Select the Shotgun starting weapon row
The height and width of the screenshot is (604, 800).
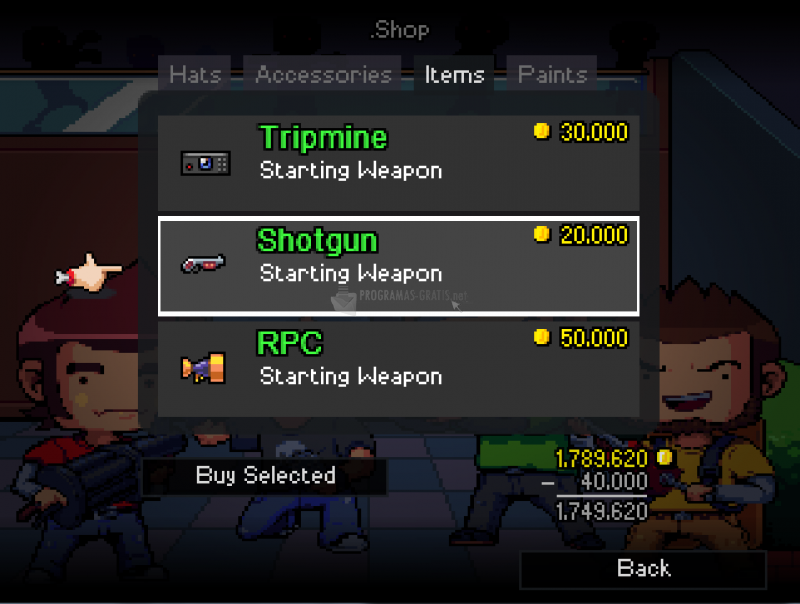(x=398, y=265)
